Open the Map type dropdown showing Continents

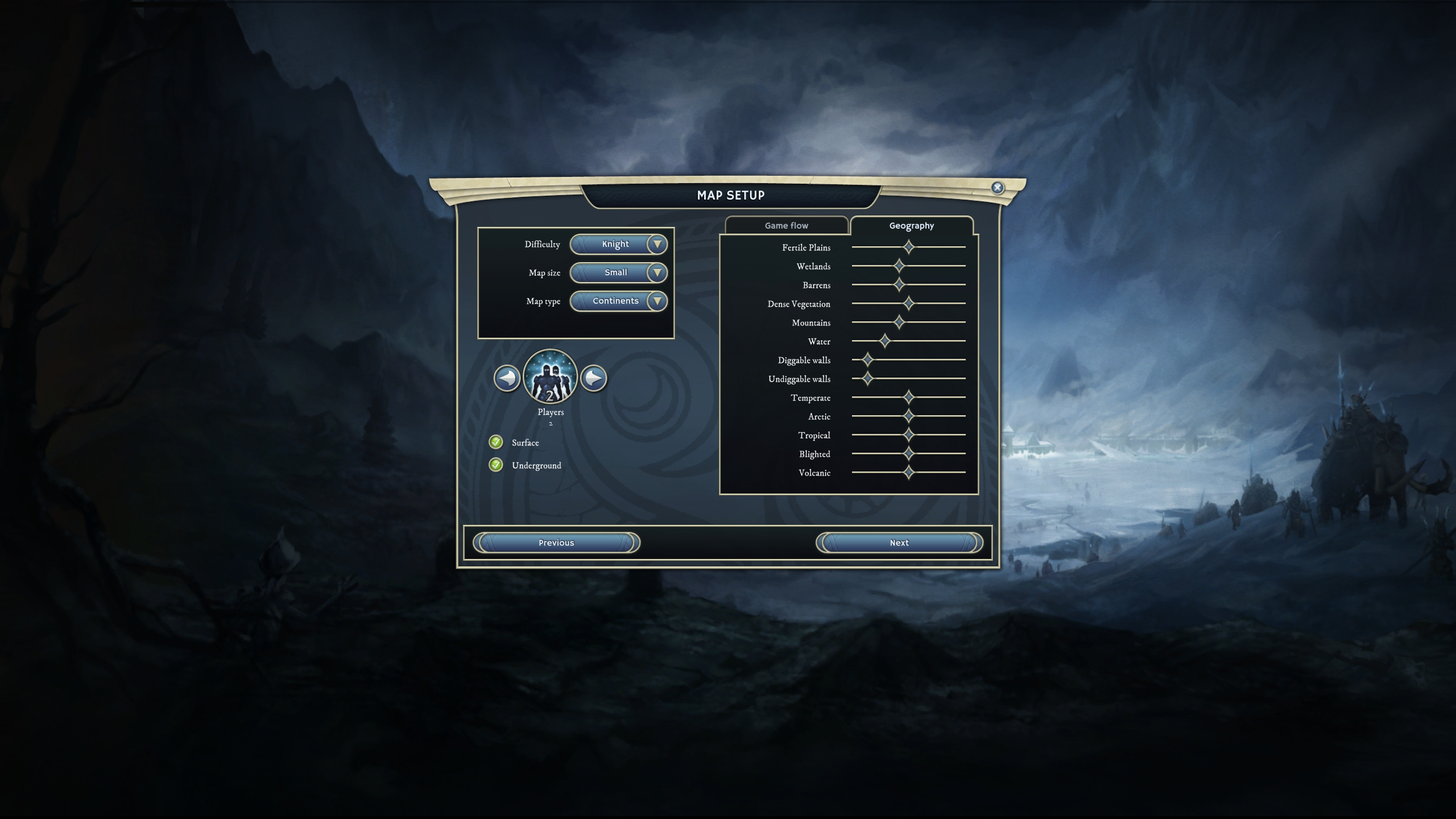[618, 301]
